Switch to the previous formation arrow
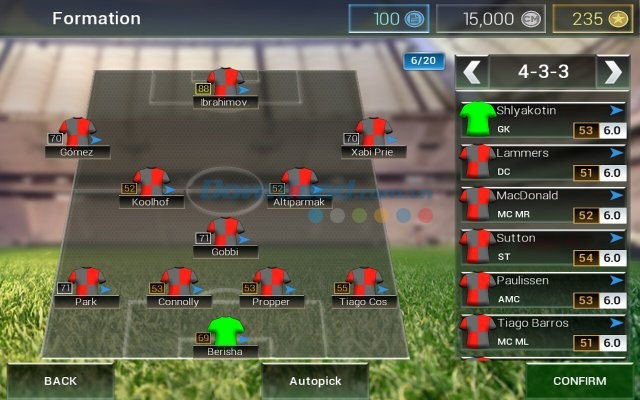This screenshot has height=400, width=640. [473, 71]
